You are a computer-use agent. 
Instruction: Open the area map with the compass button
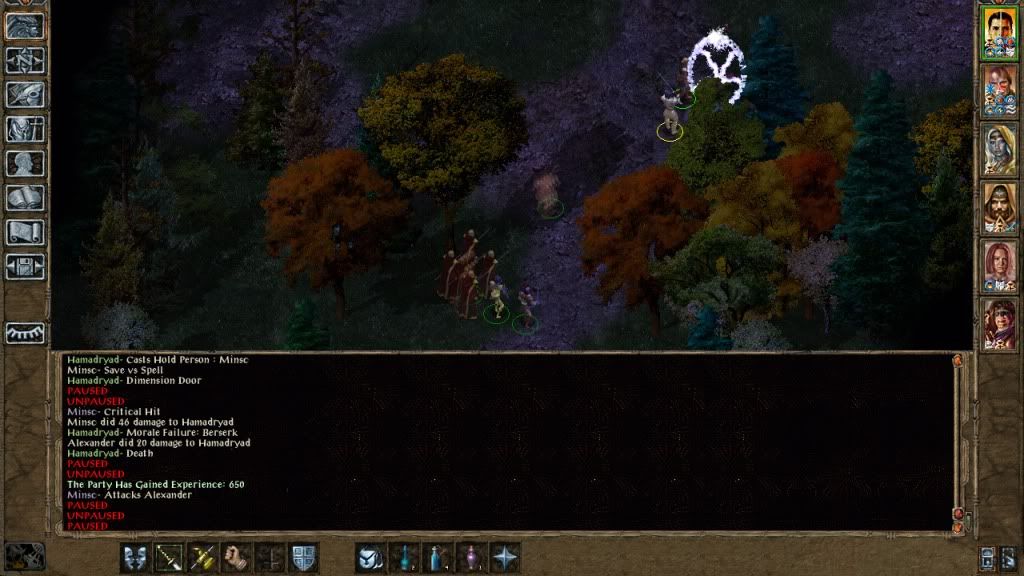(25, 59)
